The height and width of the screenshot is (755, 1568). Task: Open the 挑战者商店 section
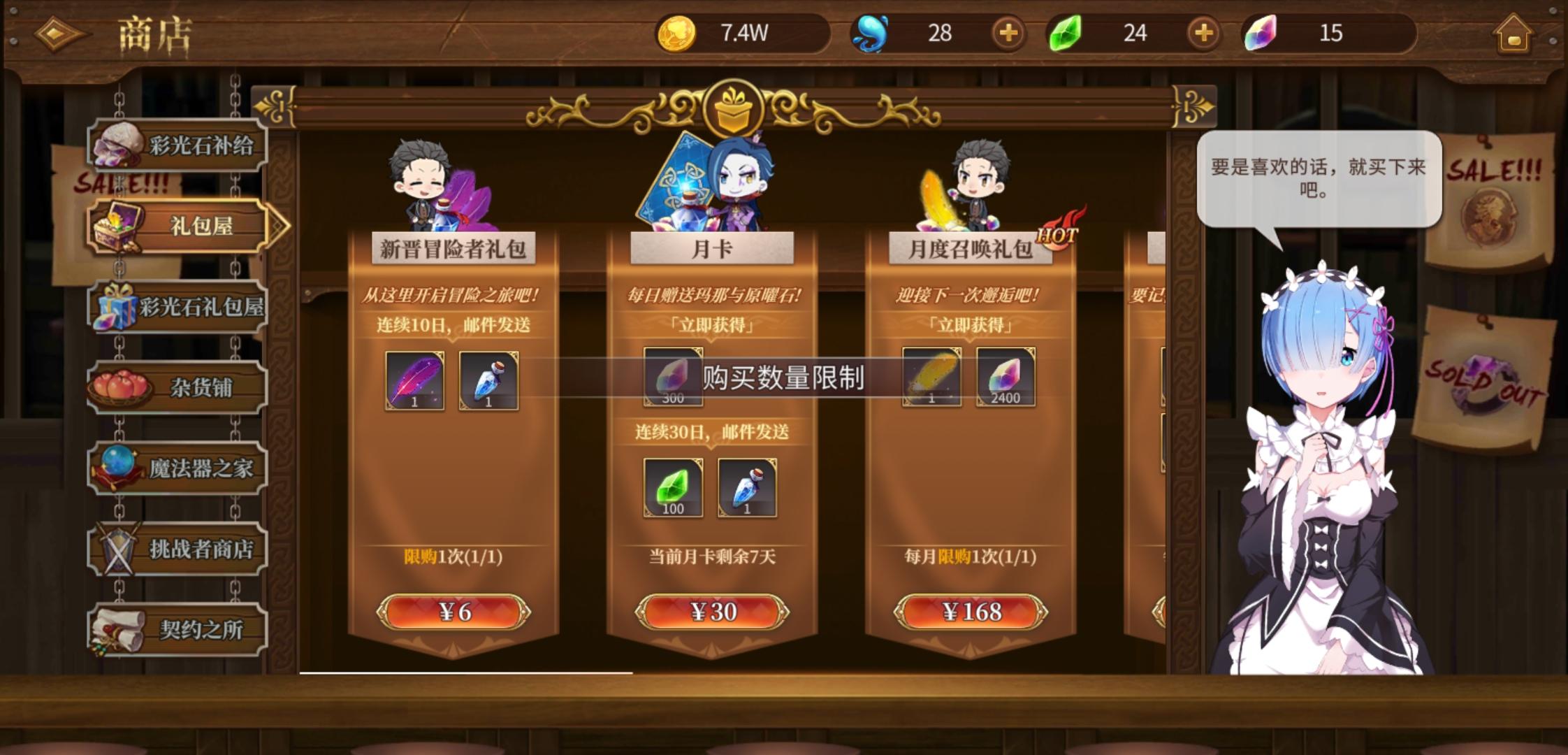click(180, 549)
